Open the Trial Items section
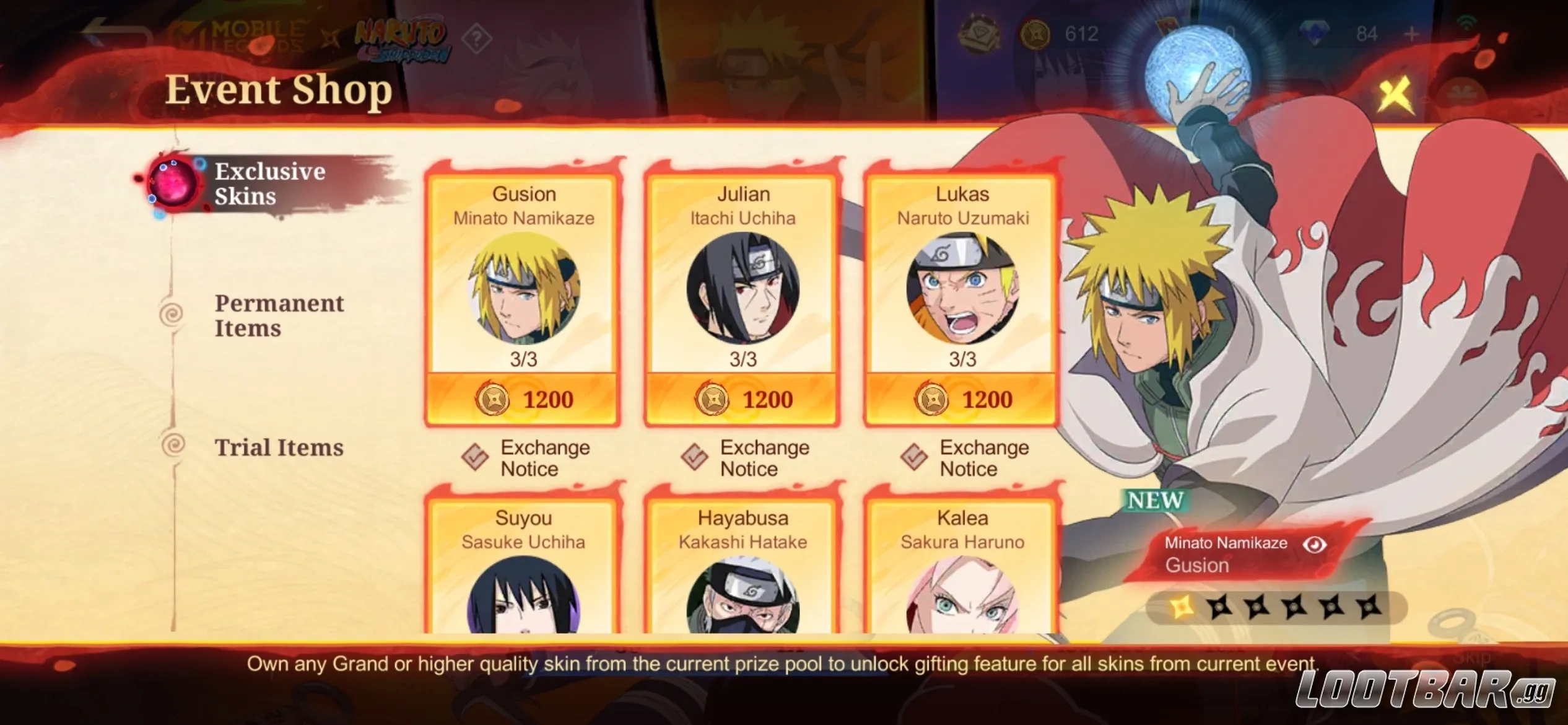The width and height of the screenshot is (1568, 725). (280, 447)
